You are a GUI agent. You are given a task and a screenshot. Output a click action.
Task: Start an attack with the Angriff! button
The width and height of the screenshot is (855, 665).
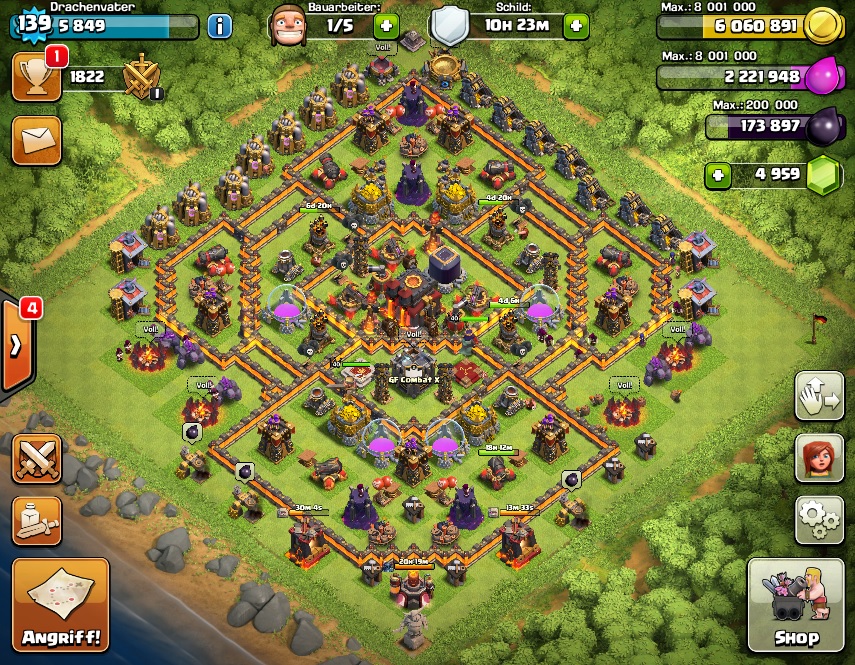click(x=60, y=605)
